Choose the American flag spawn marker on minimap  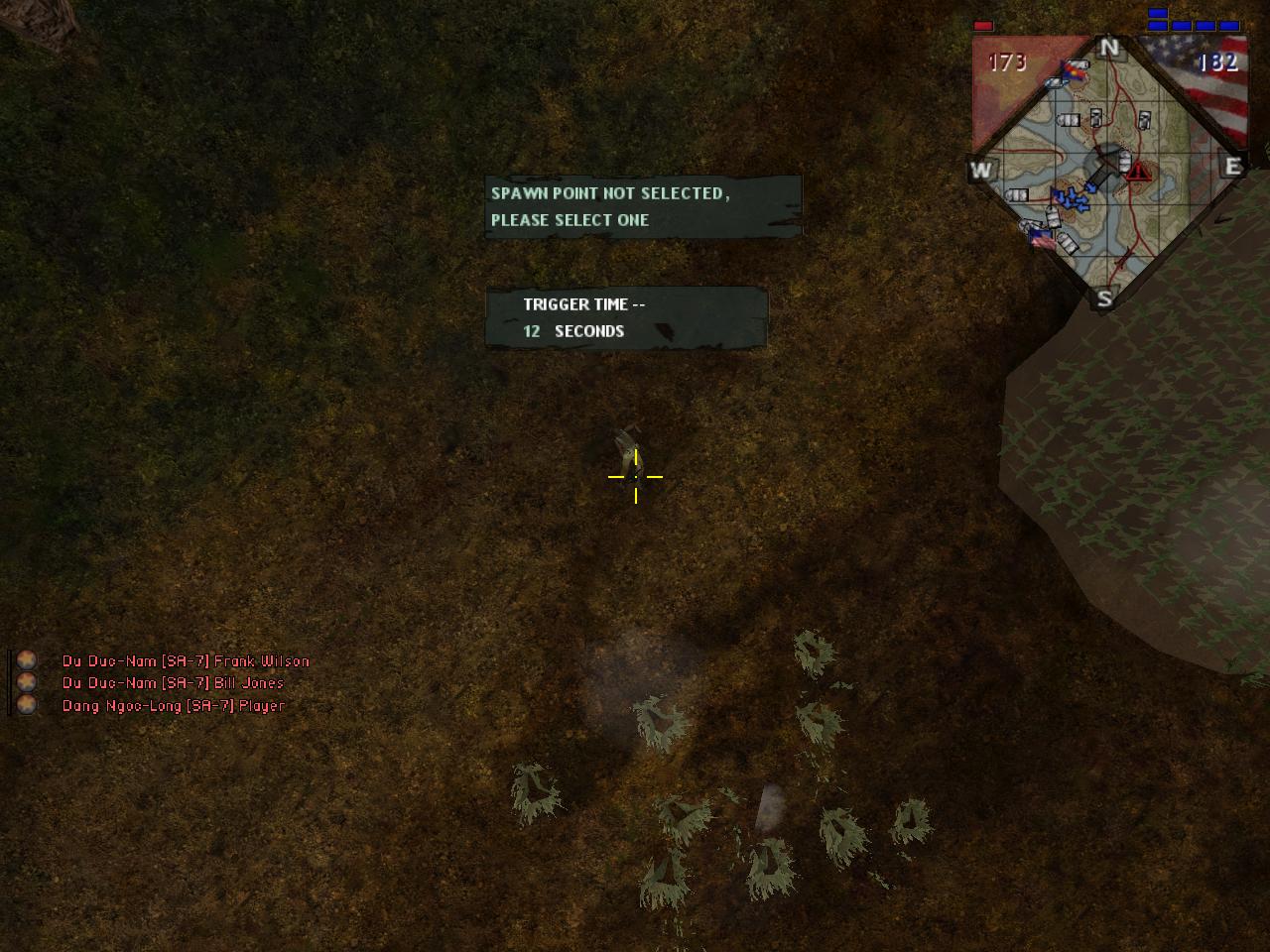[1041, 238]
